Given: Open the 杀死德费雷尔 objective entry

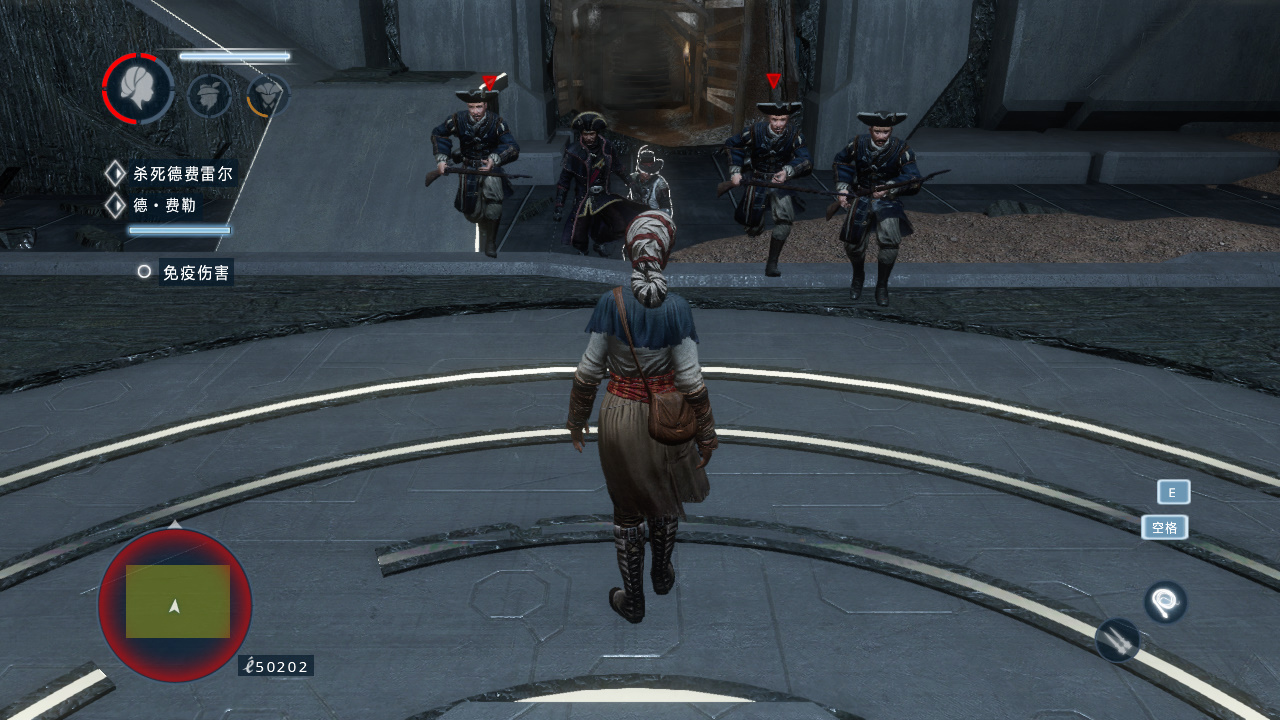Looking at the screenshot, I should tap(182, 174).
